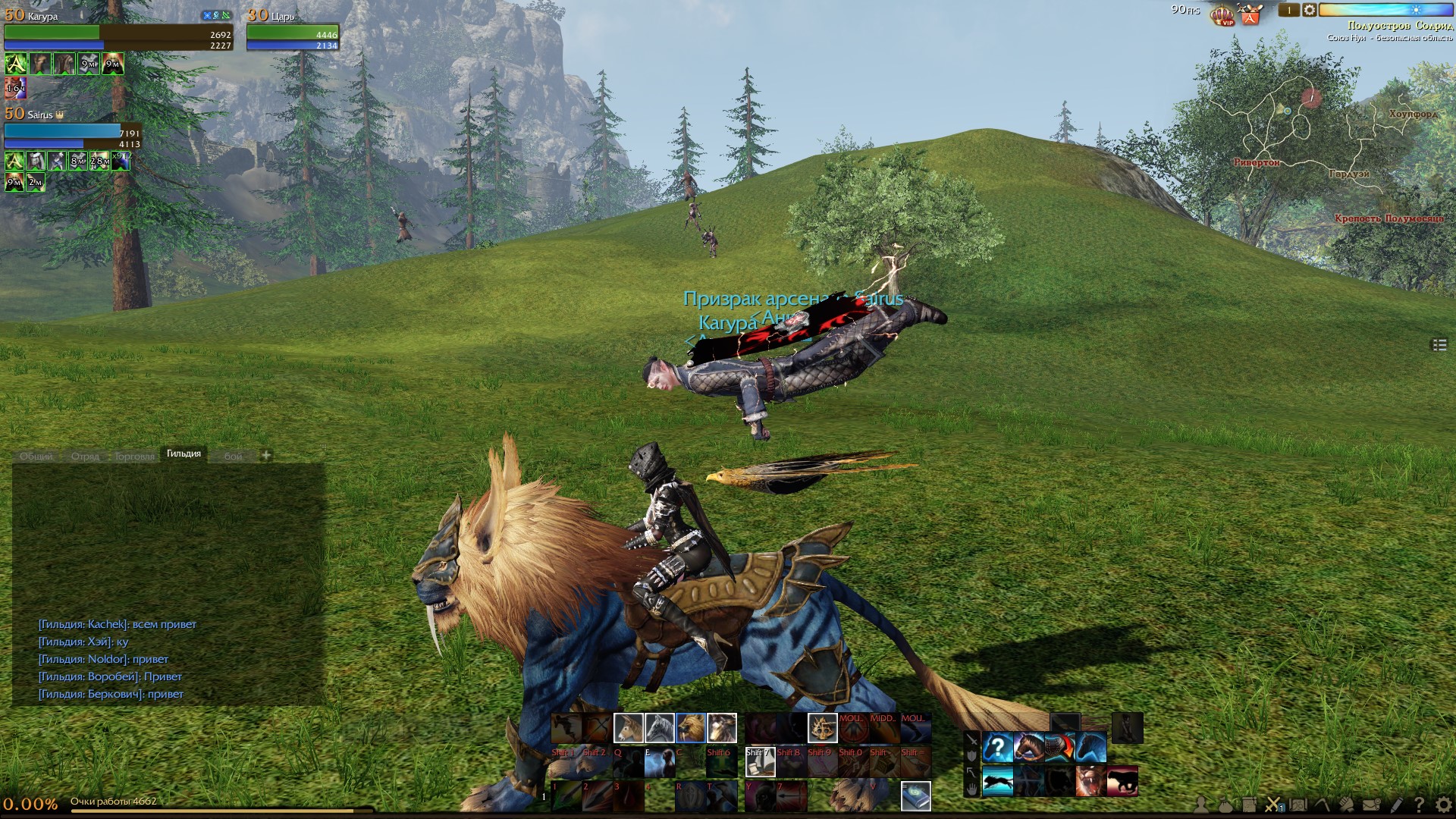Select the Торговля chat tab
Viewport: 1456px width, 819px height.
point(134,457)
